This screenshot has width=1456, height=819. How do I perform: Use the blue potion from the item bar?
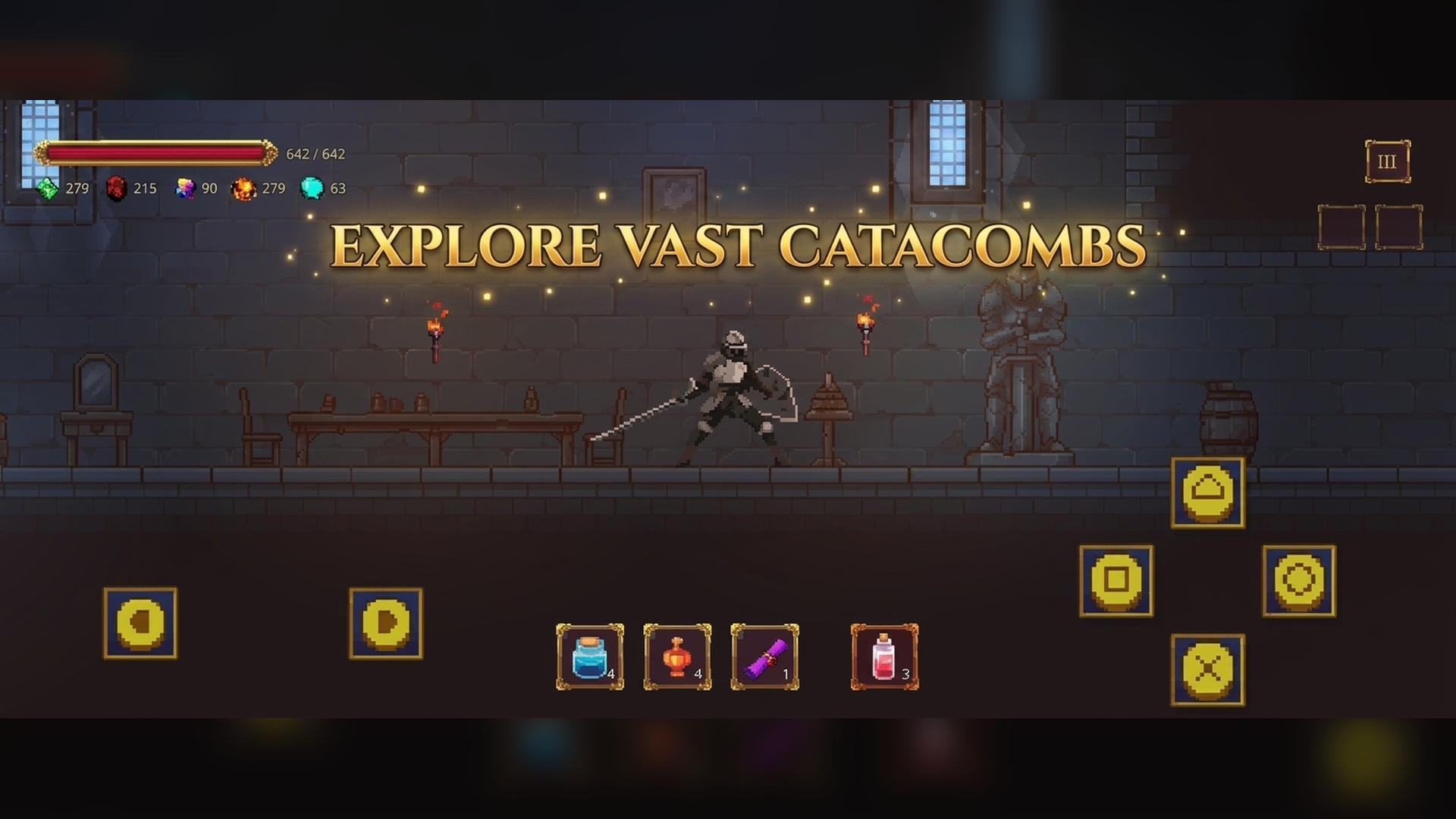(x=588, y=658)
